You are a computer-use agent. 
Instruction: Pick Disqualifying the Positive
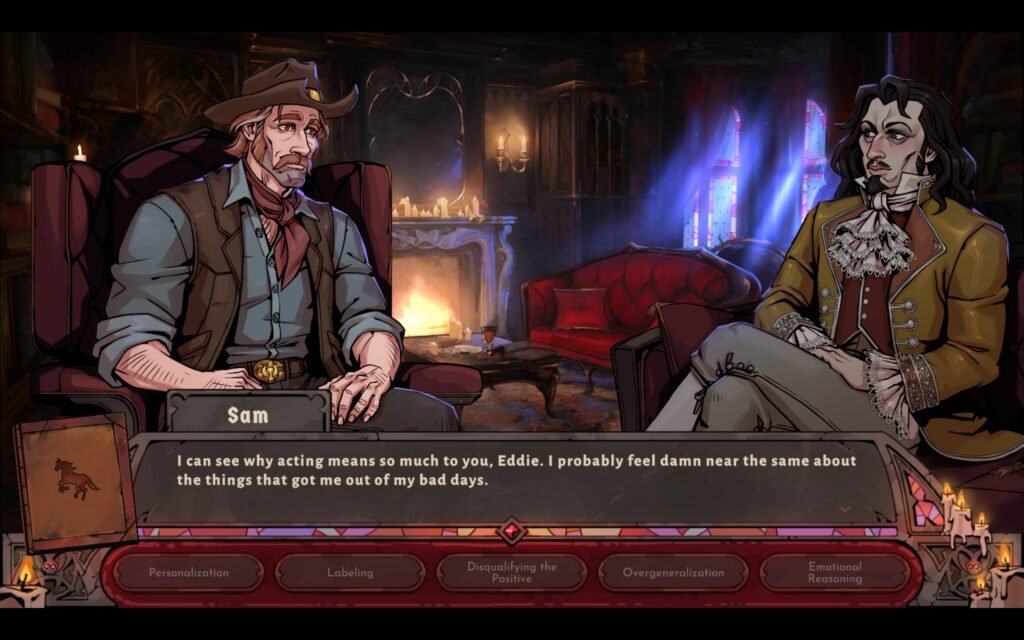pos(512,573)
